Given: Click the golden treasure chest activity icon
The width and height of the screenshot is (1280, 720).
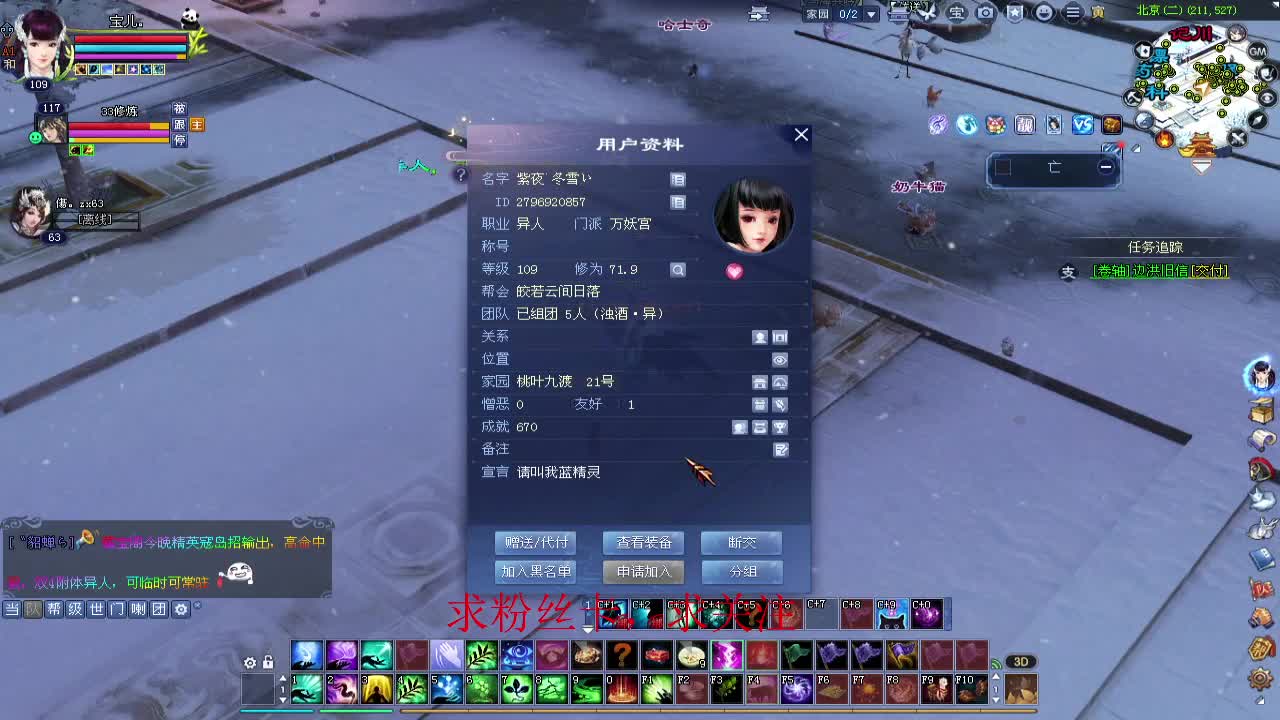Looking at the screenshot, I should coord(1113,125).
